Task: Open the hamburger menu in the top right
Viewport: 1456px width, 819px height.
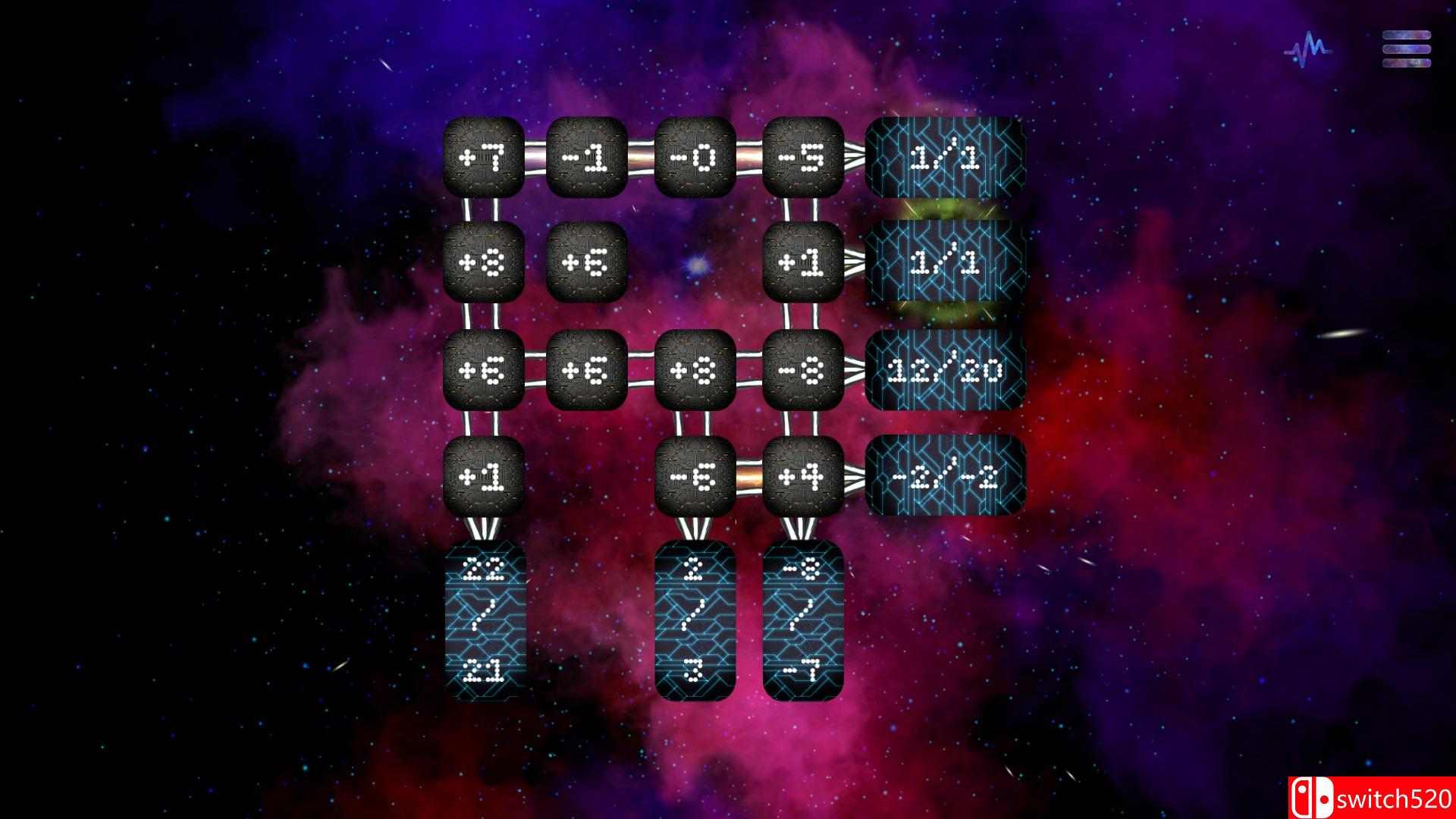Action: [1407, 49]
